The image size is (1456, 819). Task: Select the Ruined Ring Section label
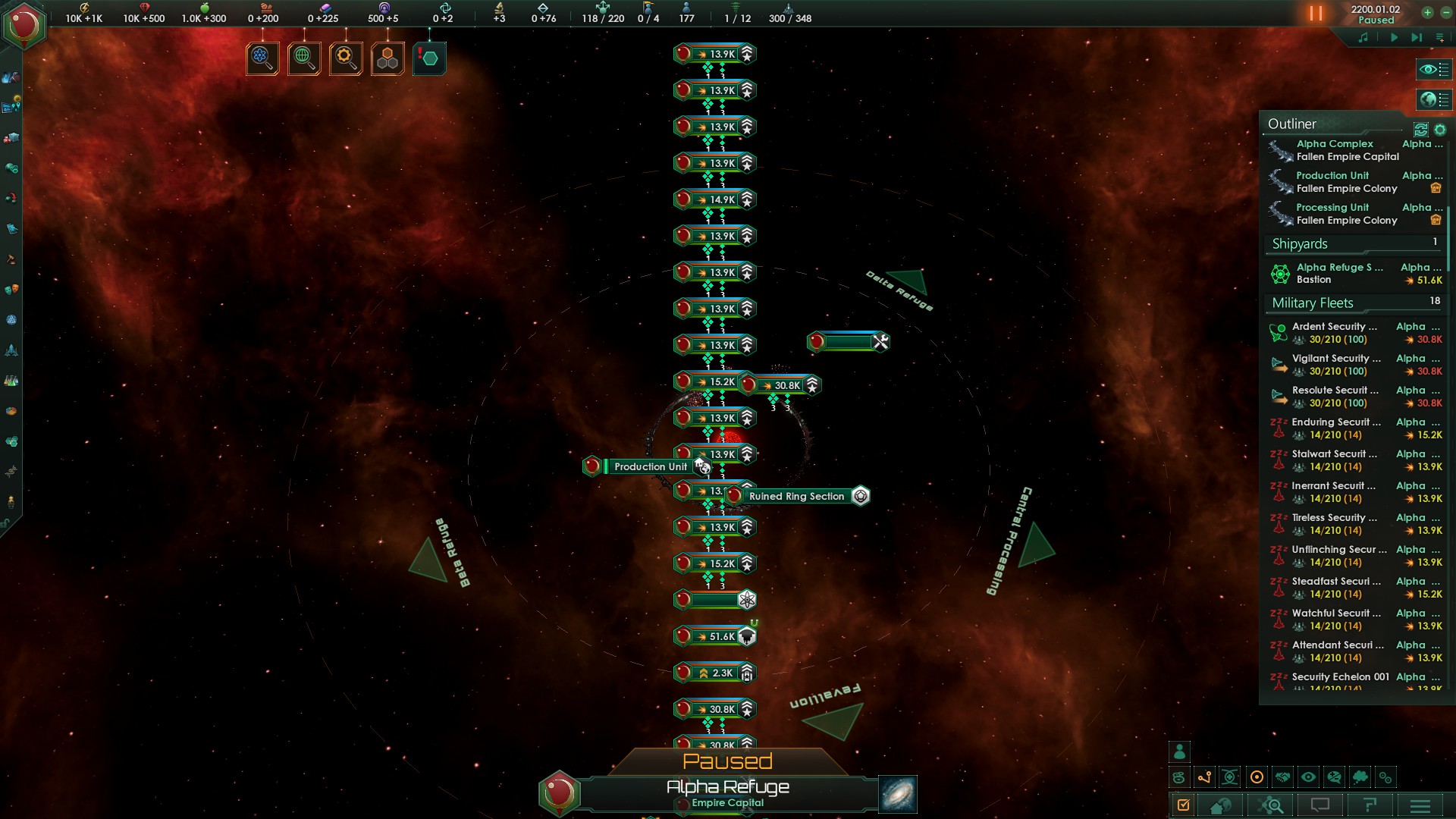click(x=796, y=496)
